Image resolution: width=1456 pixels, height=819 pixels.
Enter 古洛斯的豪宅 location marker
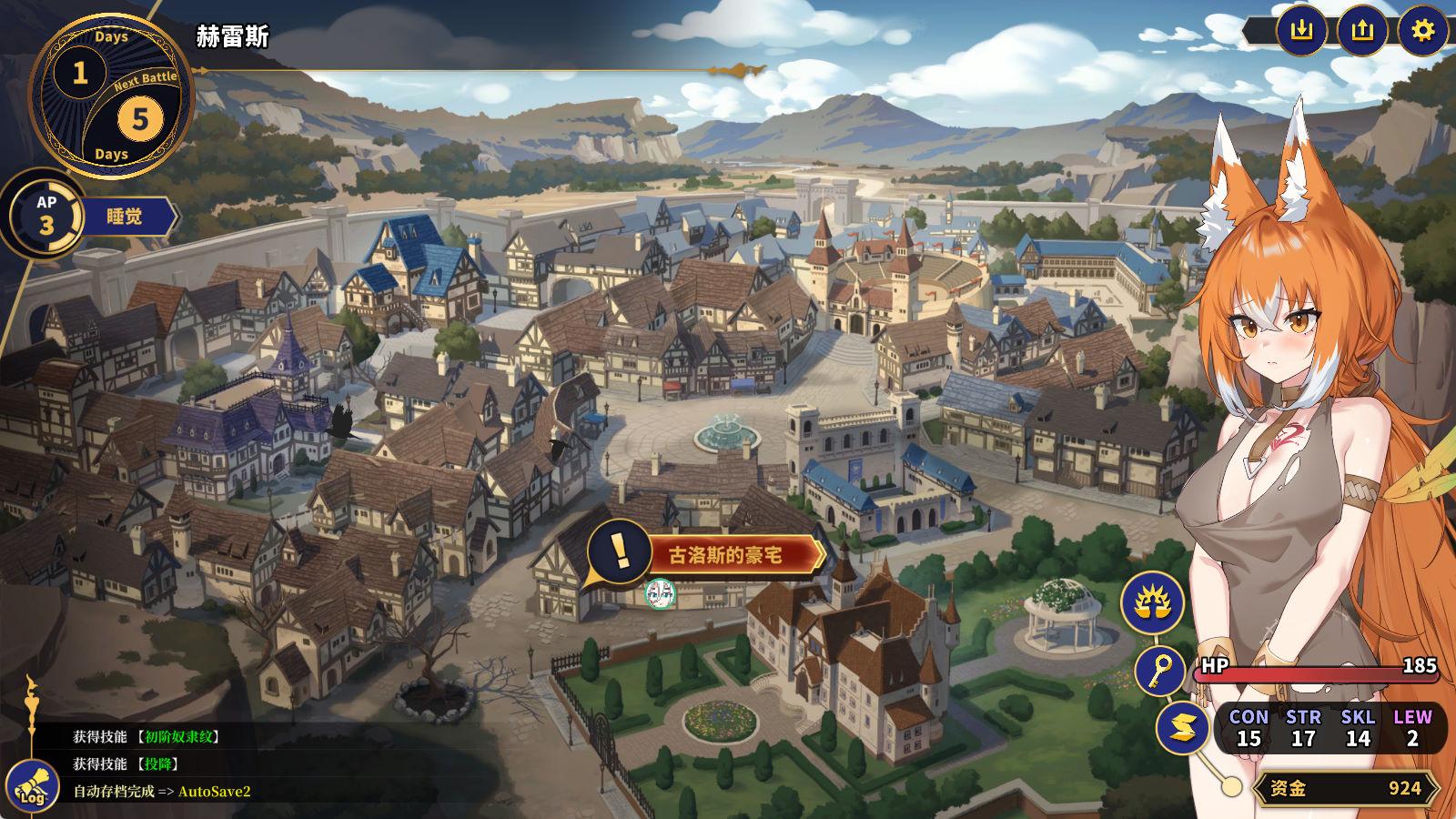[x=724, y=554]
